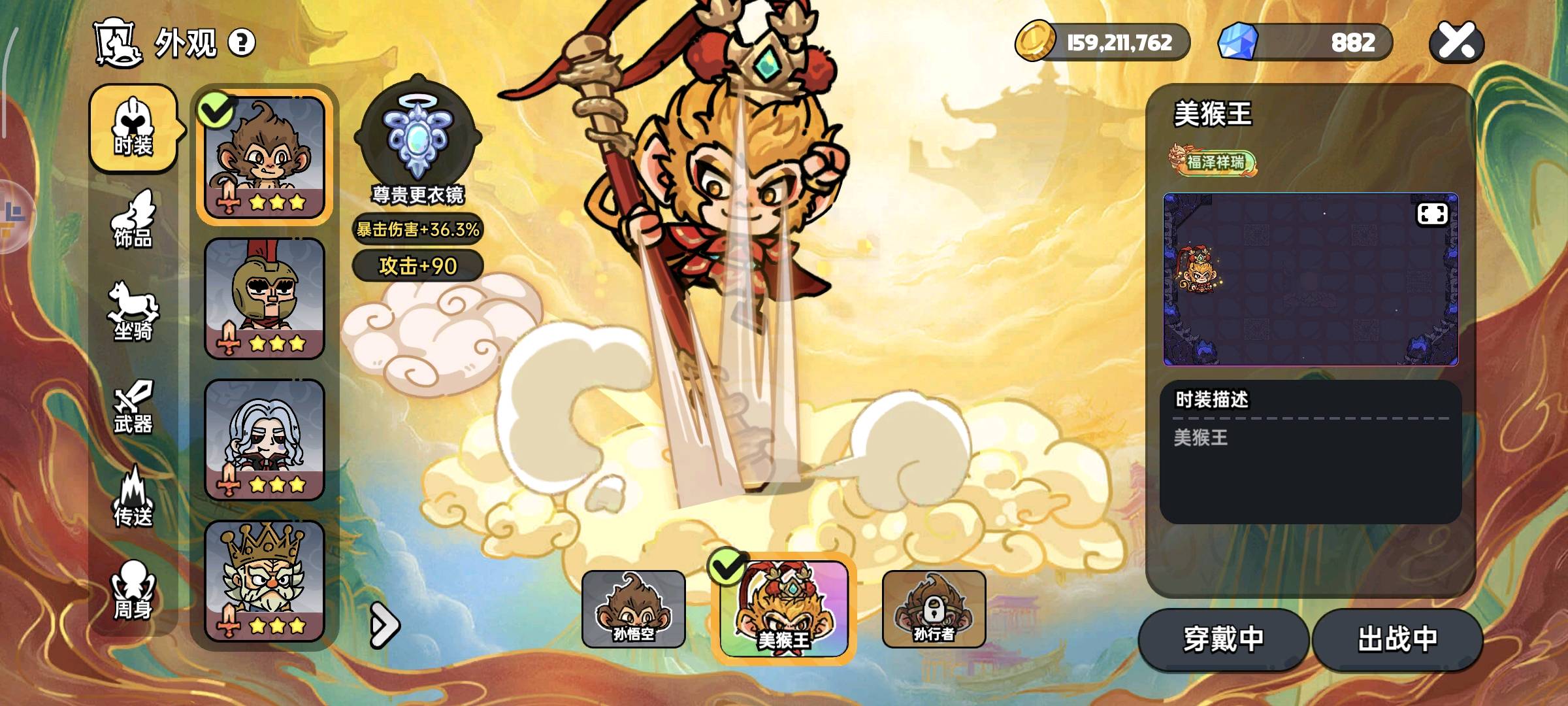
Task: Show the 传送 teleport tab
Action: (x=133, y=498)
